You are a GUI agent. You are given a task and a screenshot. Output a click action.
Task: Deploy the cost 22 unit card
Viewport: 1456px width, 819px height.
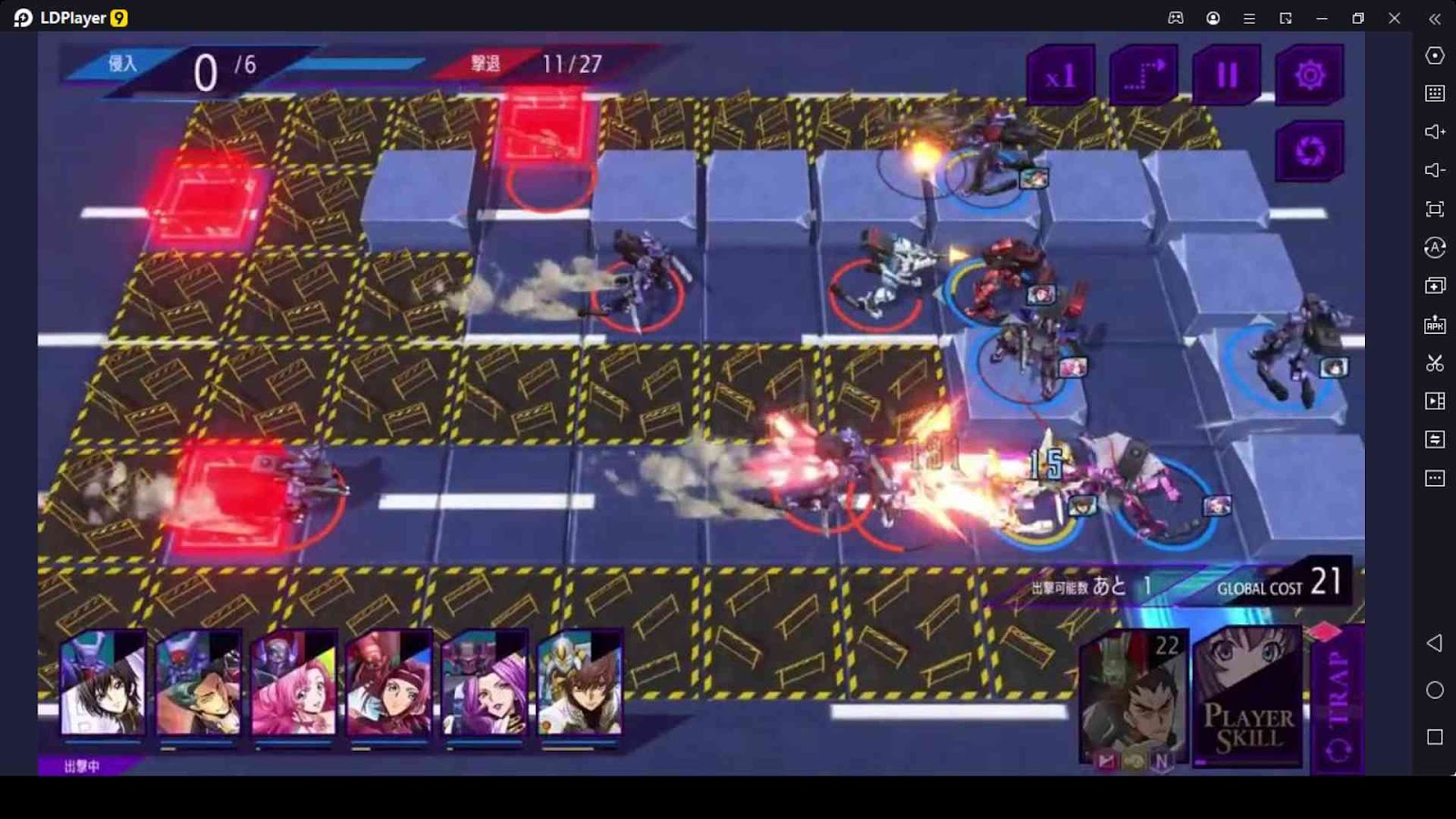click(x=1134, y=698)
